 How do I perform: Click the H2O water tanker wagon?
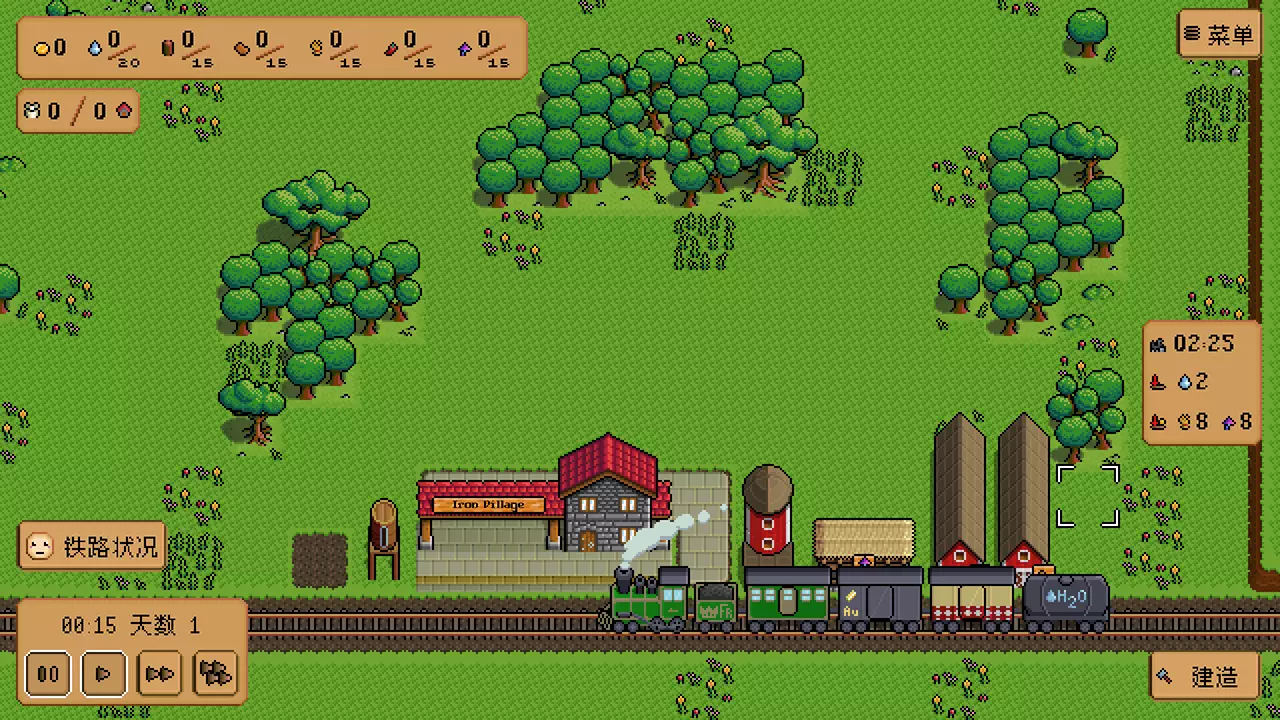click(1065, 597)
